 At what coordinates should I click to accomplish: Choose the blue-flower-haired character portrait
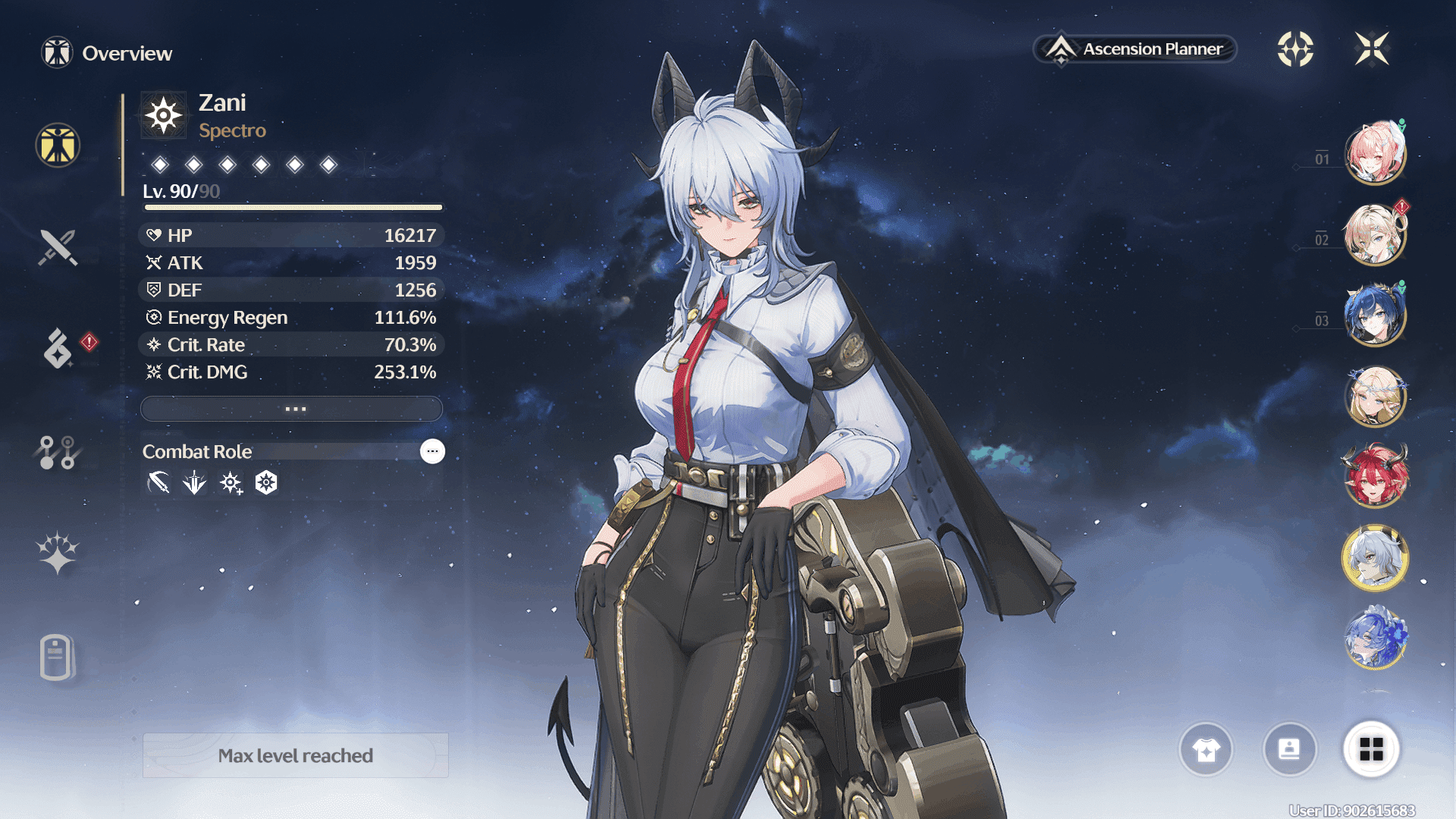click(x=1375, y=639)
